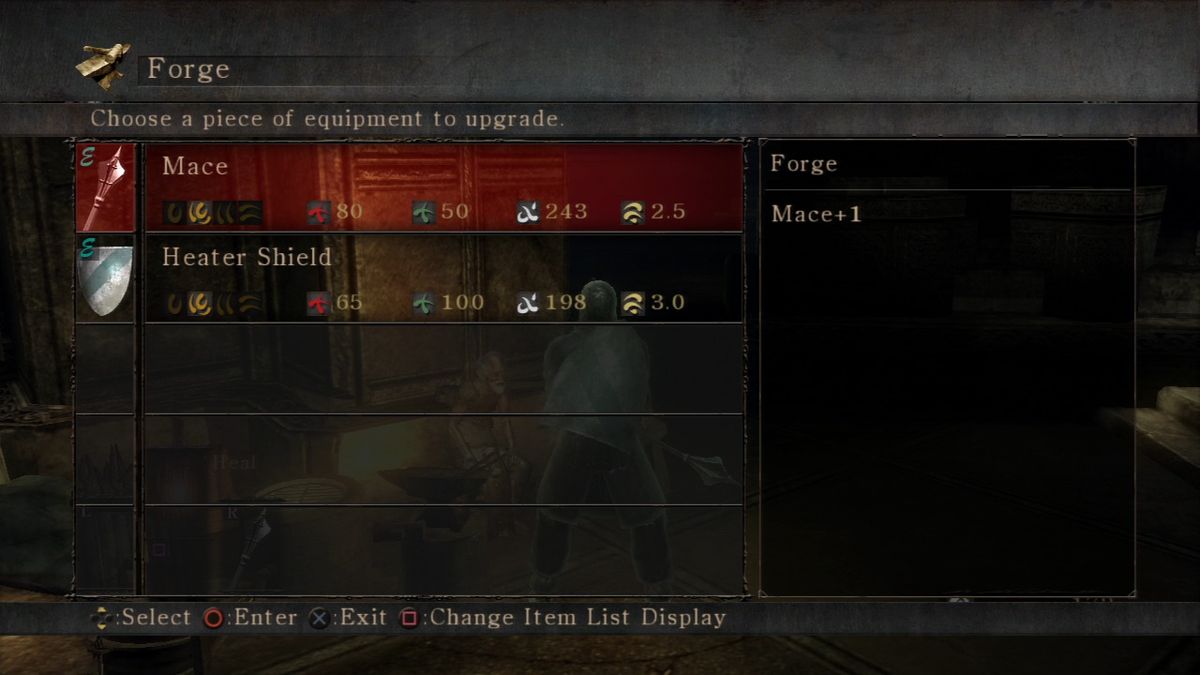Select the Mace row to upgrade
1200x675 pixels.
[x=443, y=187]
